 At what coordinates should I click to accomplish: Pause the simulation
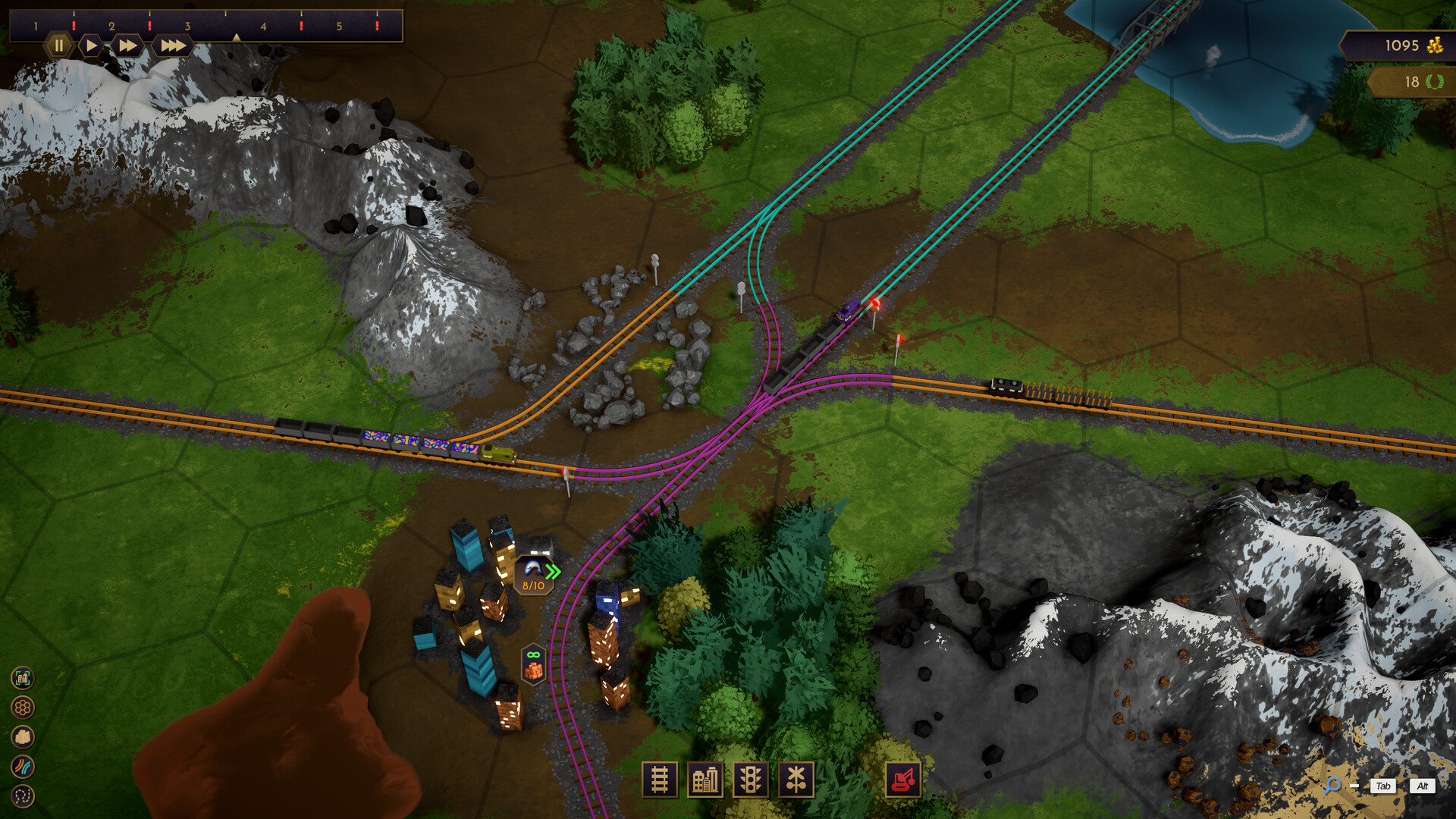pyautogui.click(x=59, y=45)
